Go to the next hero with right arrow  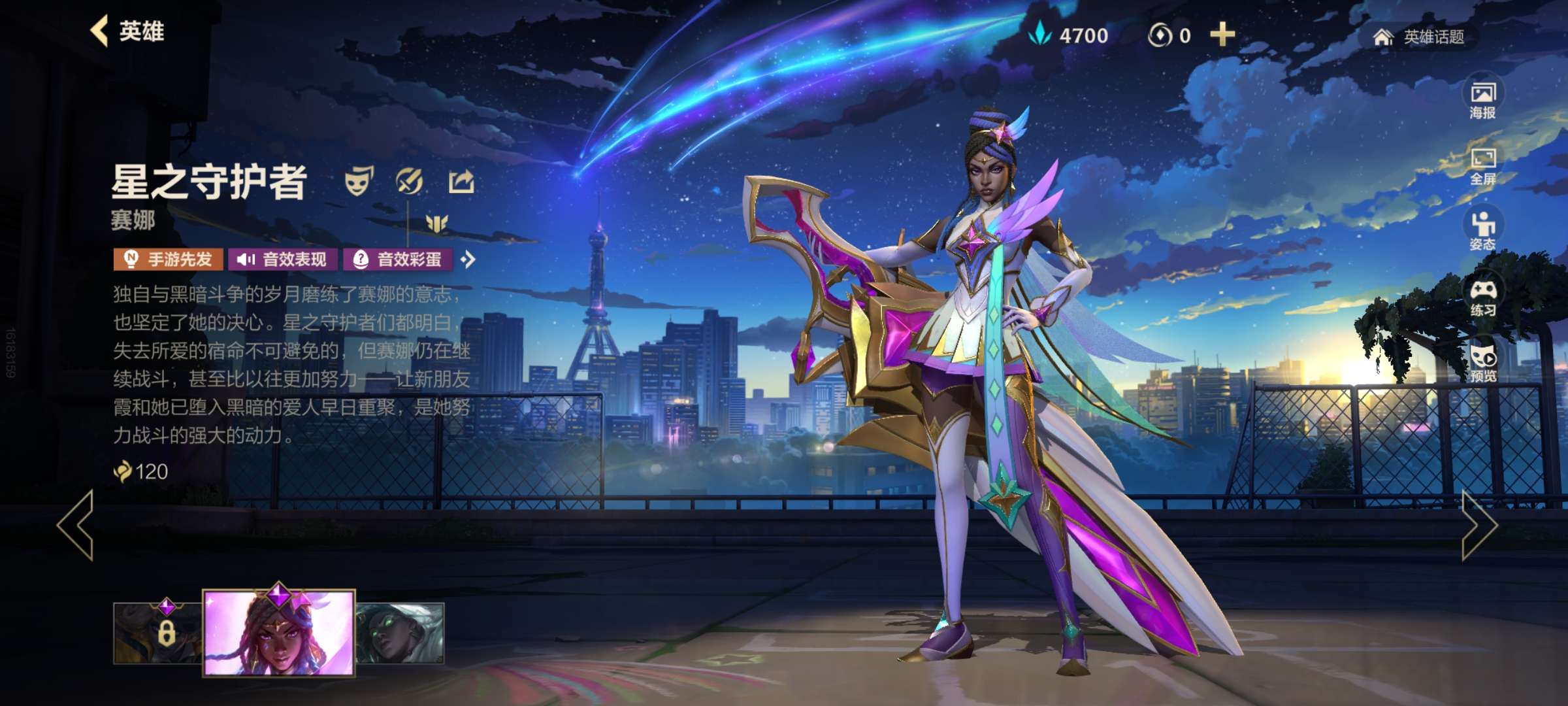coord(1478,526)
